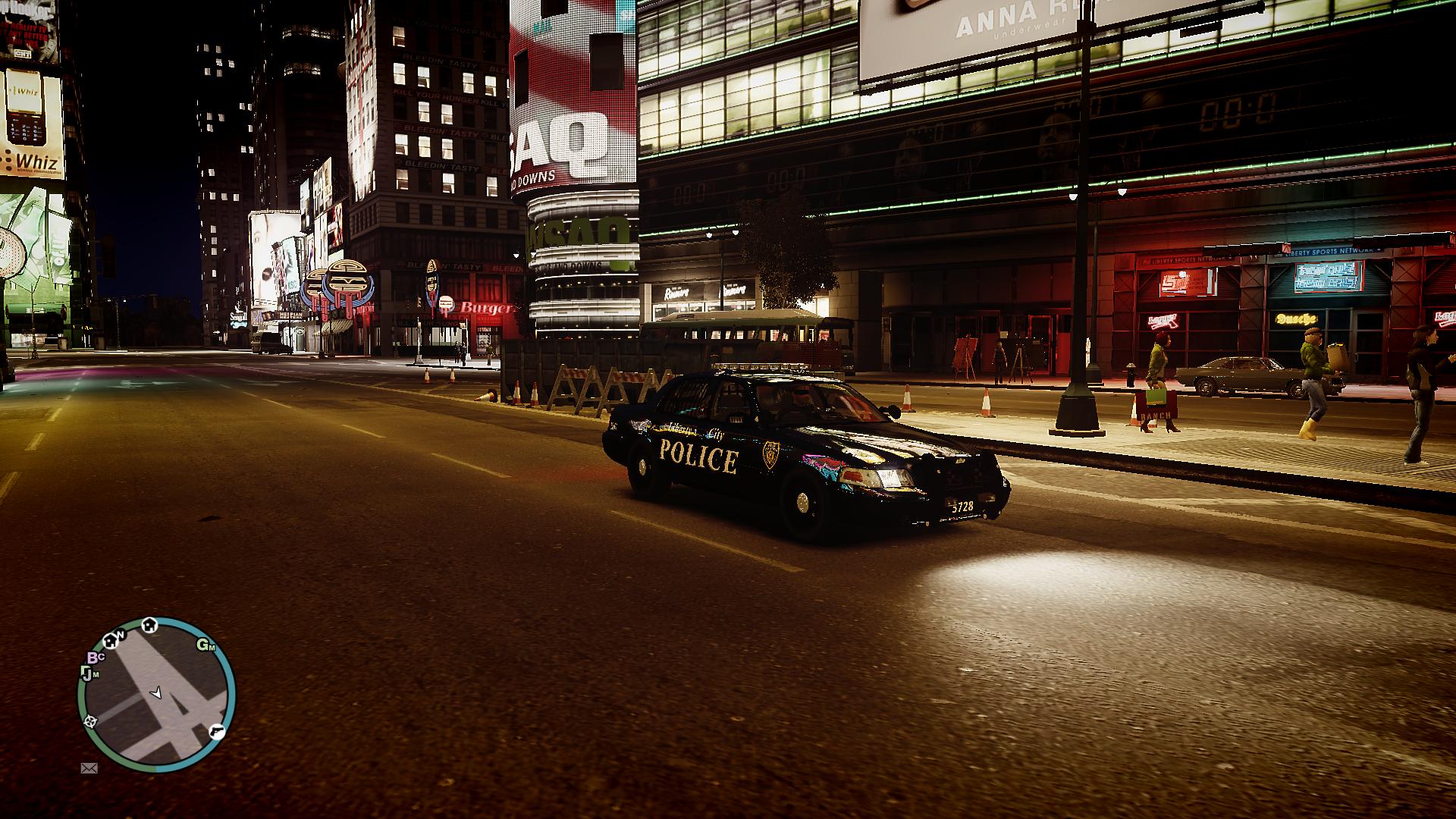Pick the safehouse blip beside north marker

coord(109,641)
